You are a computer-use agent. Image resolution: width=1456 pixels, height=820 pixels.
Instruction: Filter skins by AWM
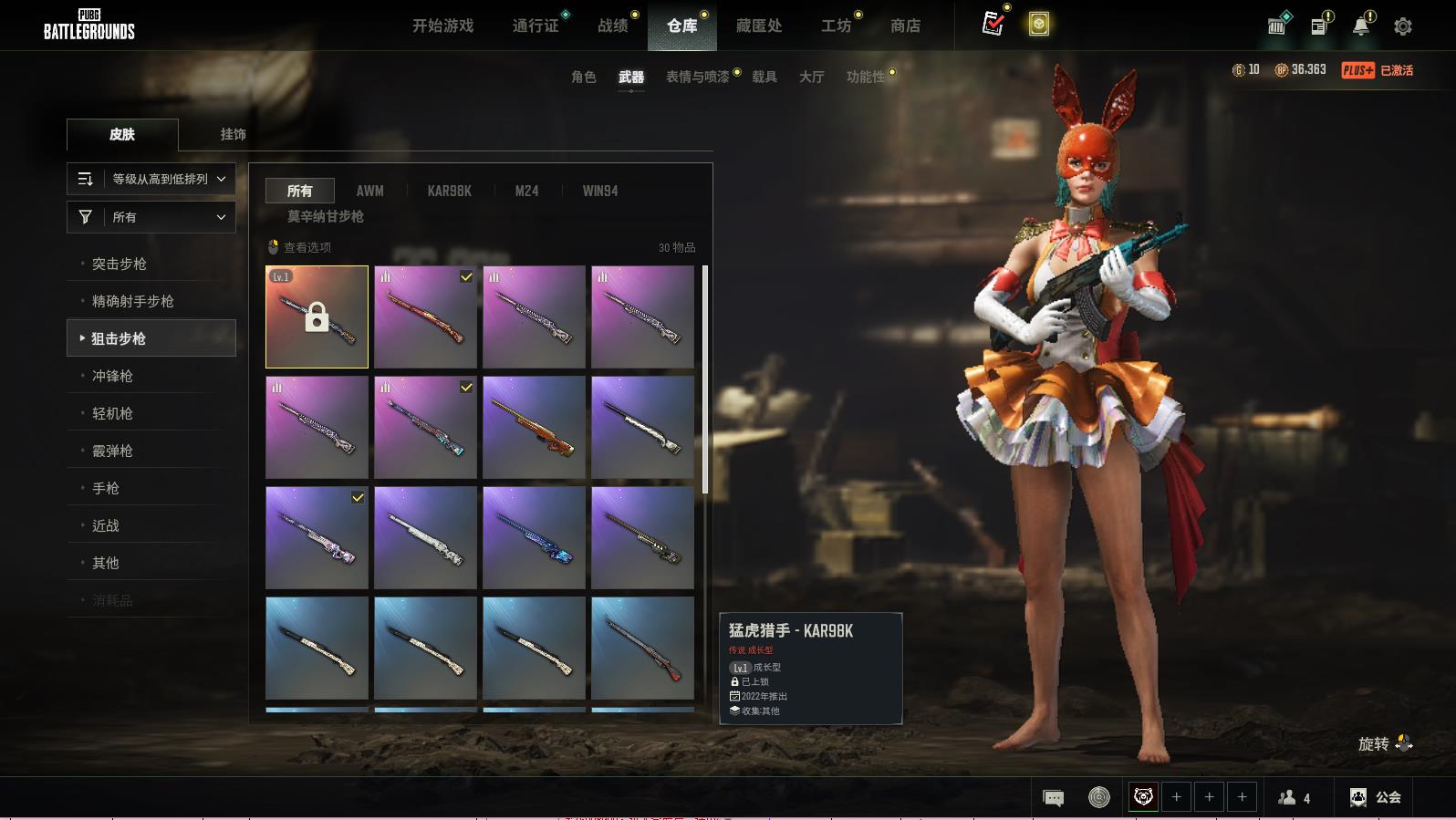pyautogui.click(x=369, y=191)
